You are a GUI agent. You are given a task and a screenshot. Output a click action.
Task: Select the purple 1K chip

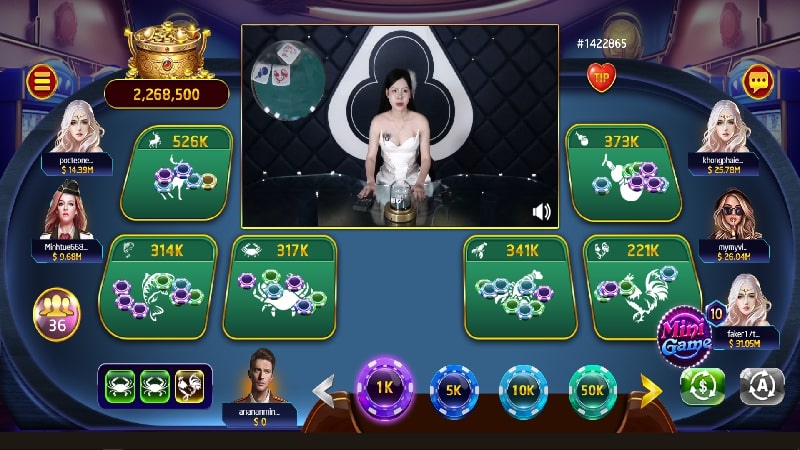(385, 387)
